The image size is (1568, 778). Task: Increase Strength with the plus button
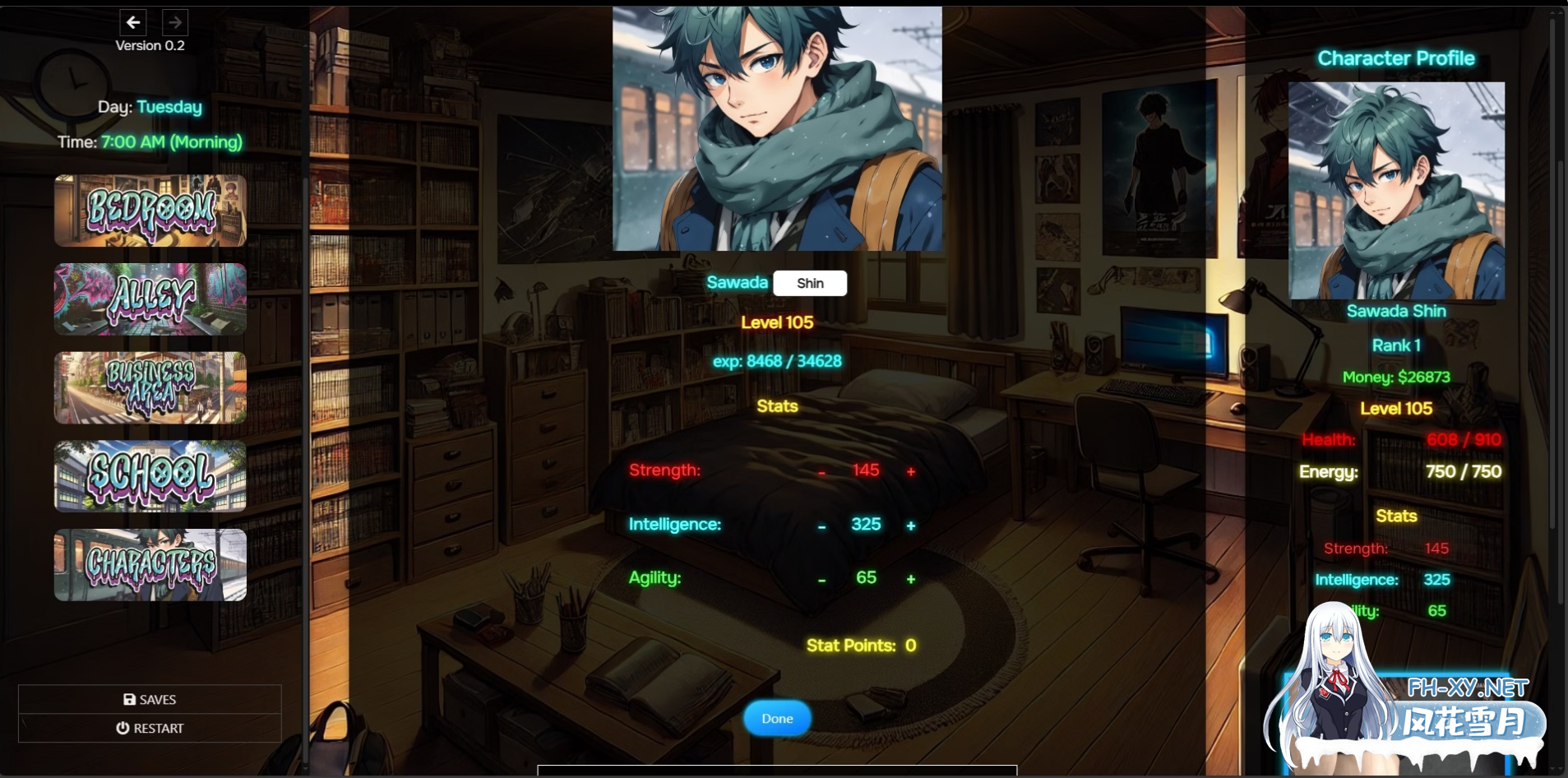pyautogui.click(x=911, y=472)
